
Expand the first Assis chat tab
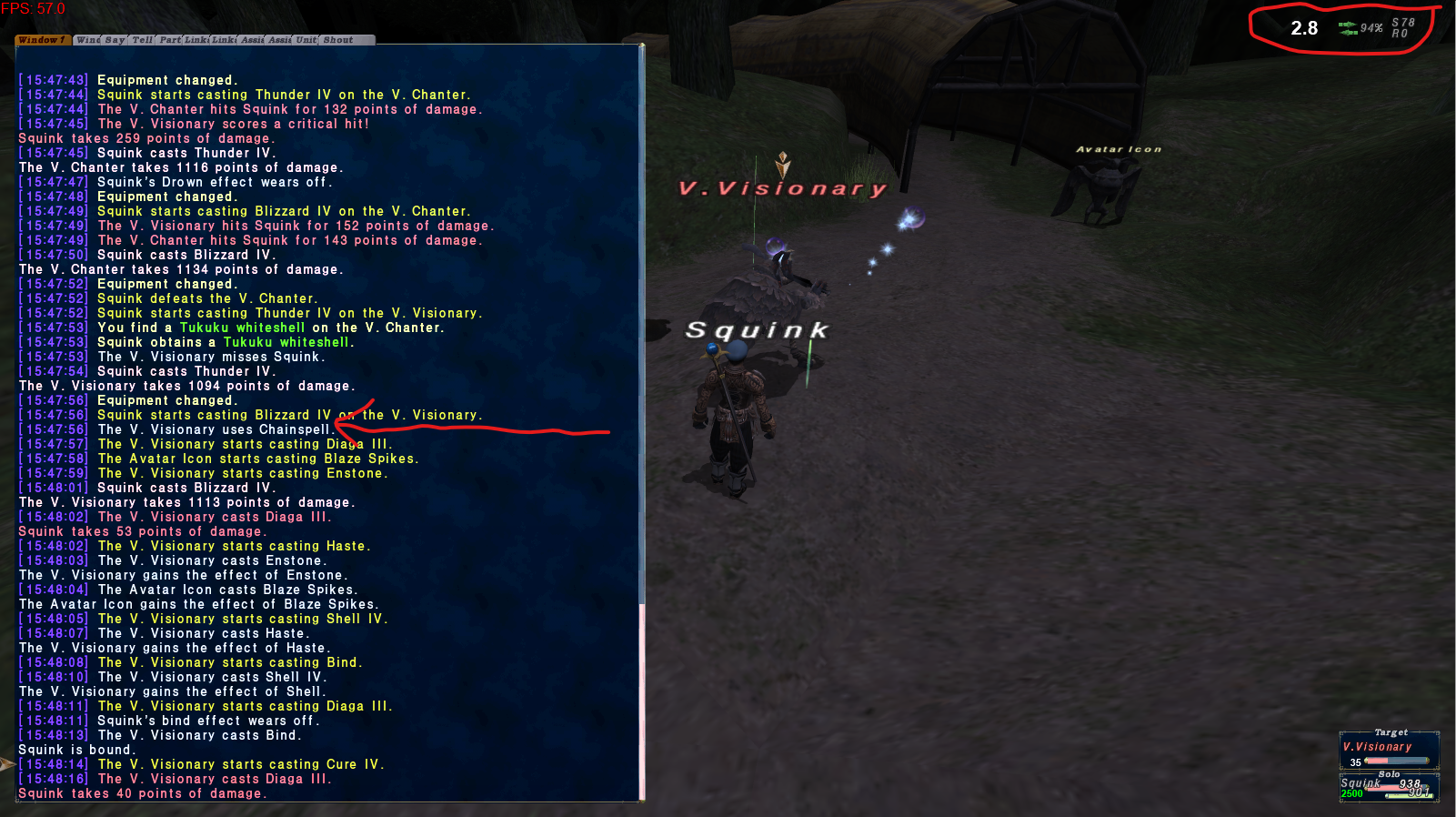(251, 41)
